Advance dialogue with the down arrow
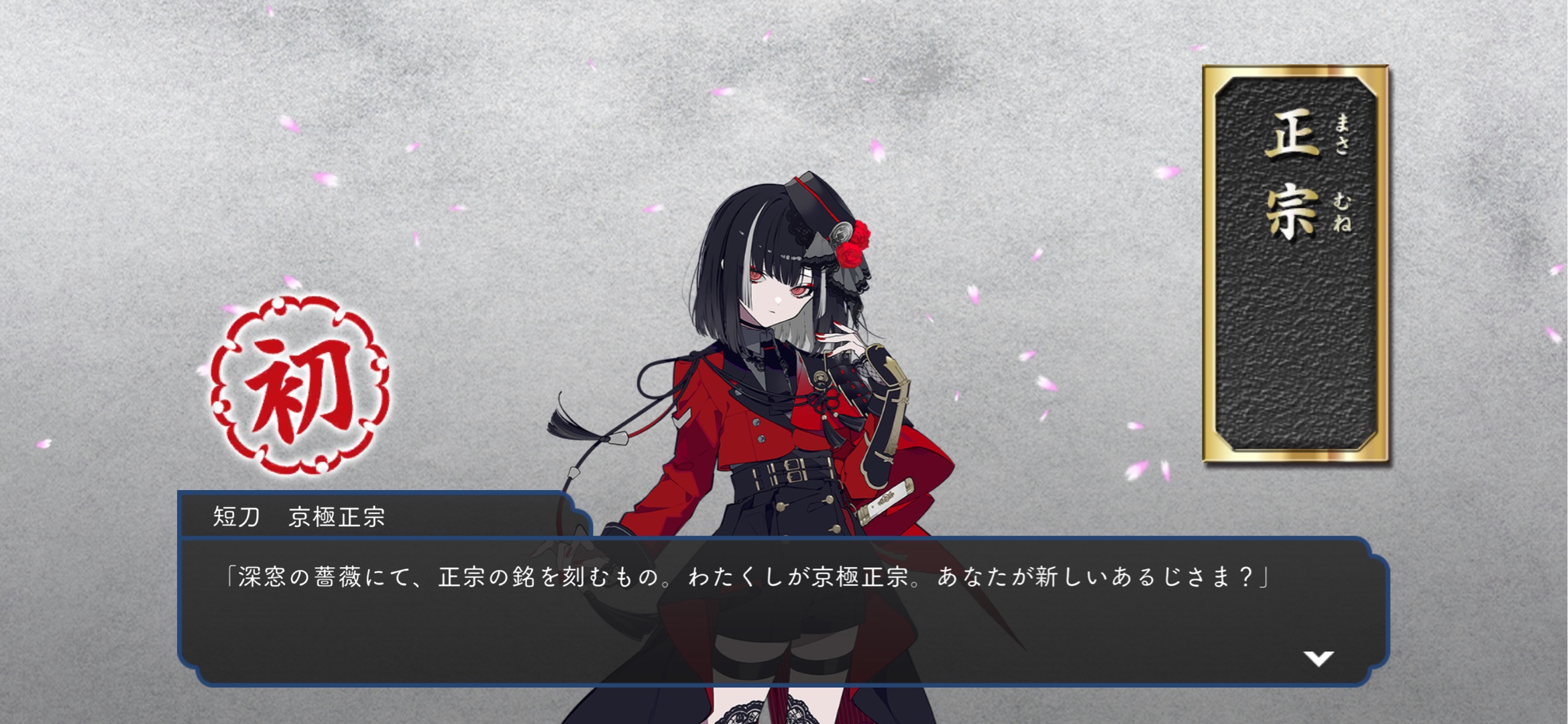 pos(1318,658)
